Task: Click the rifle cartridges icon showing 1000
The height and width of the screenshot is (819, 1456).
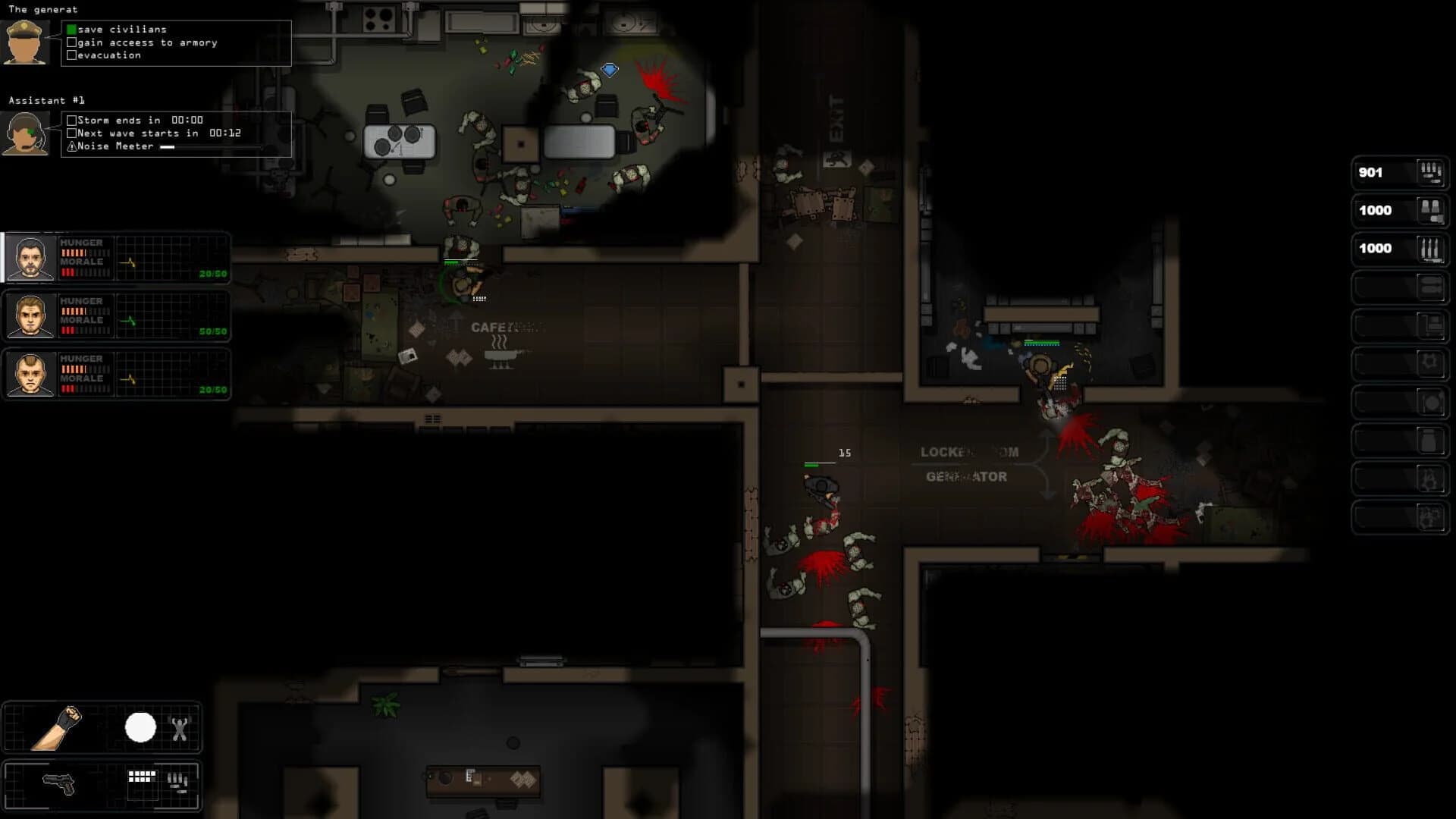Action: click(x=1429, y=249)
